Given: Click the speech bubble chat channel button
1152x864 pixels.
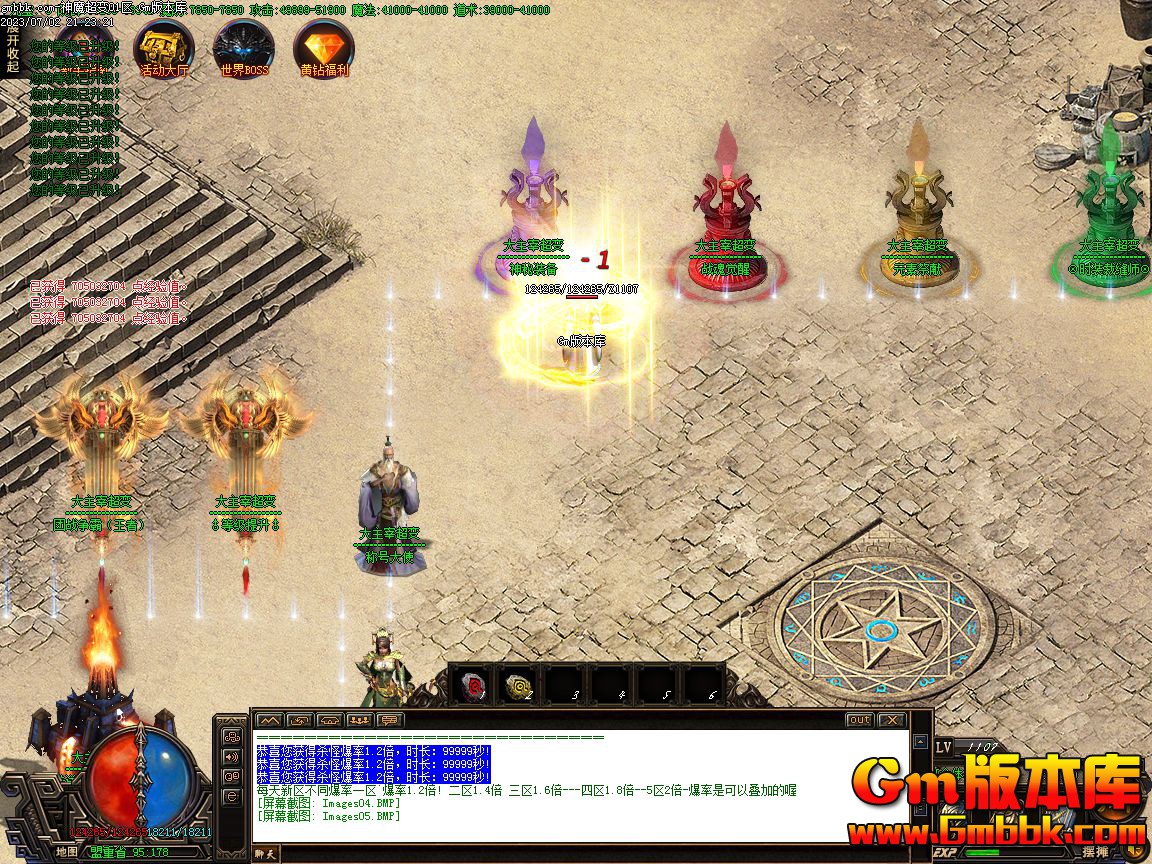Looking at the screenshot, I should click(390, 720).
